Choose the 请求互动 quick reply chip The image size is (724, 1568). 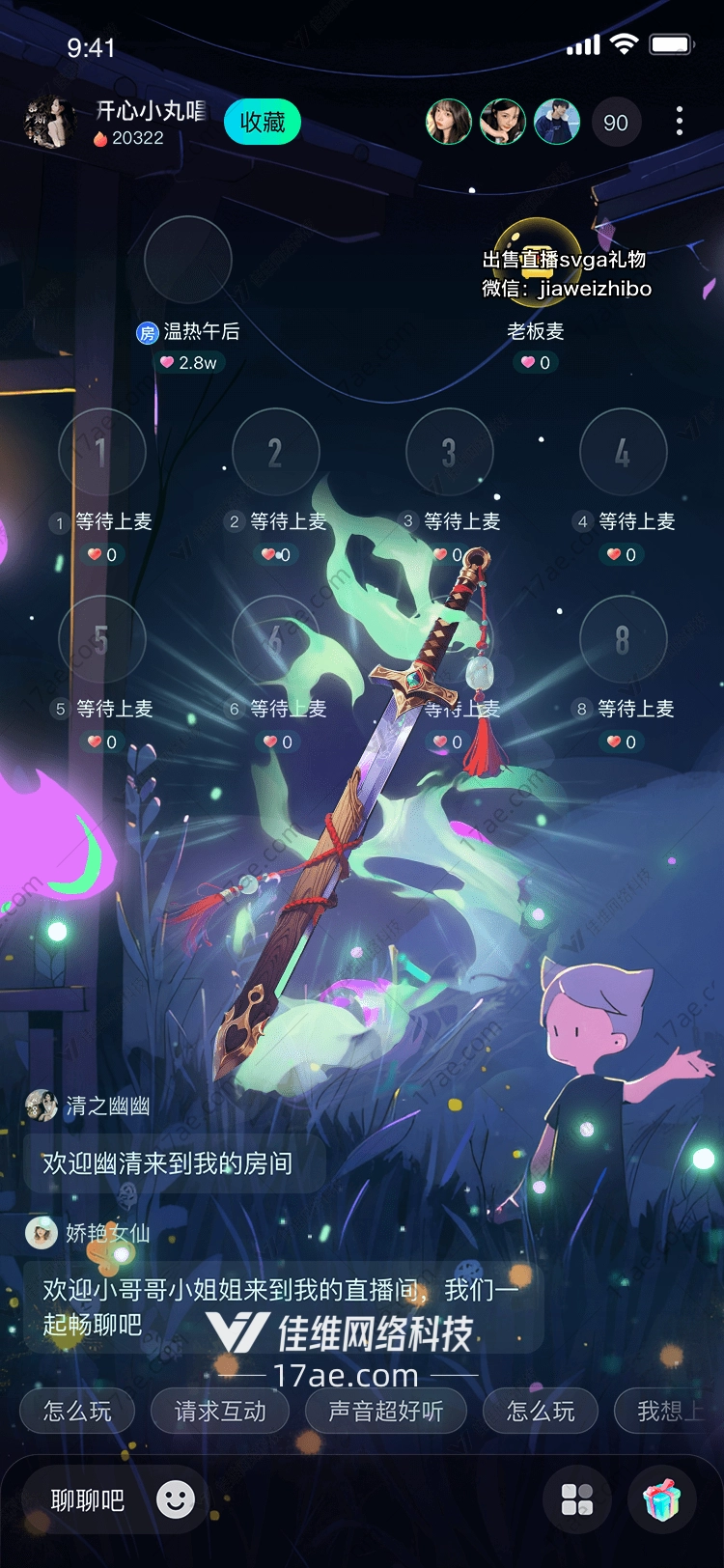pyautogui.click(x=220, y=1412)
